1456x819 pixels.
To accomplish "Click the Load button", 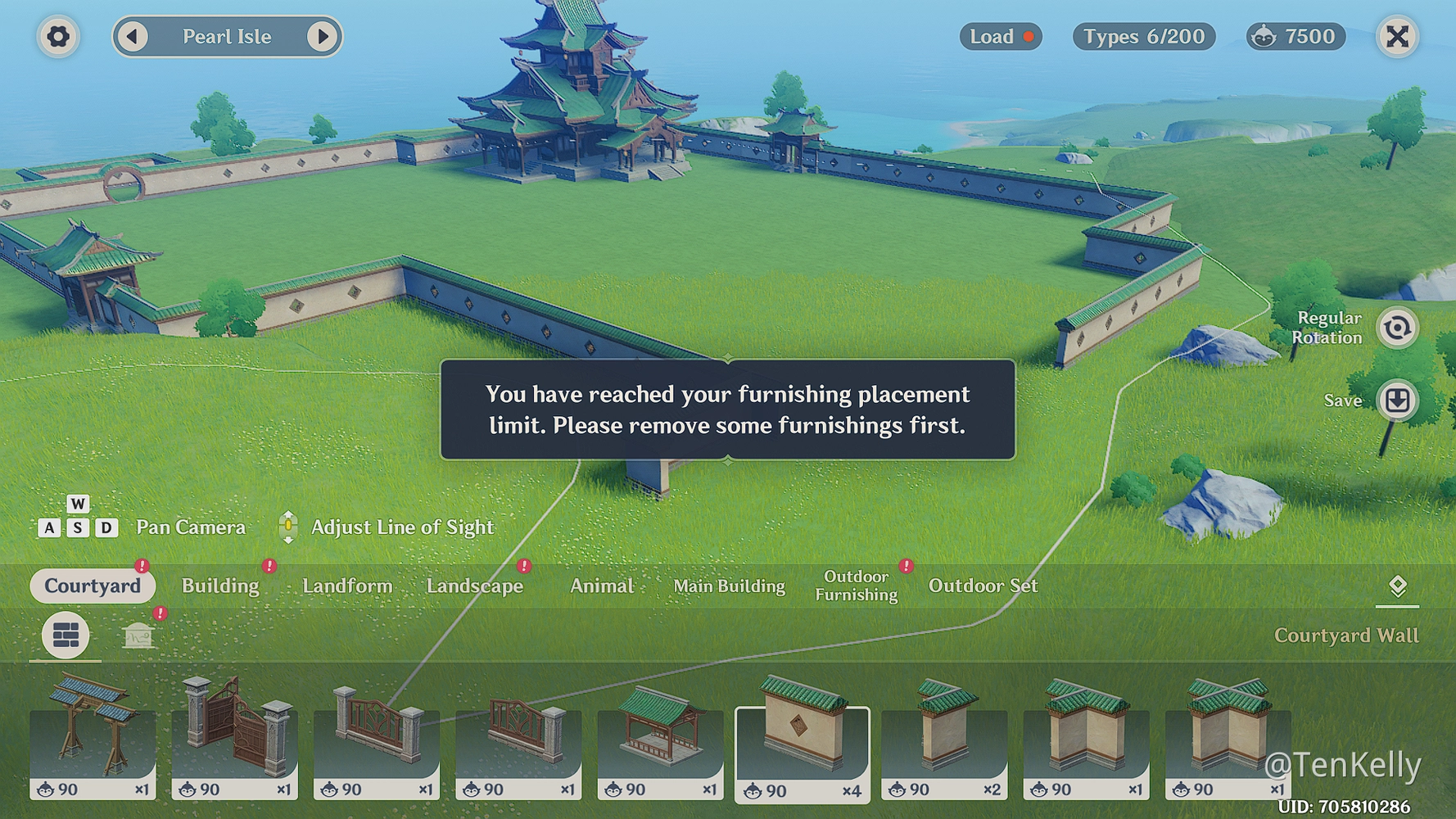I will (x=1000, y=36).
